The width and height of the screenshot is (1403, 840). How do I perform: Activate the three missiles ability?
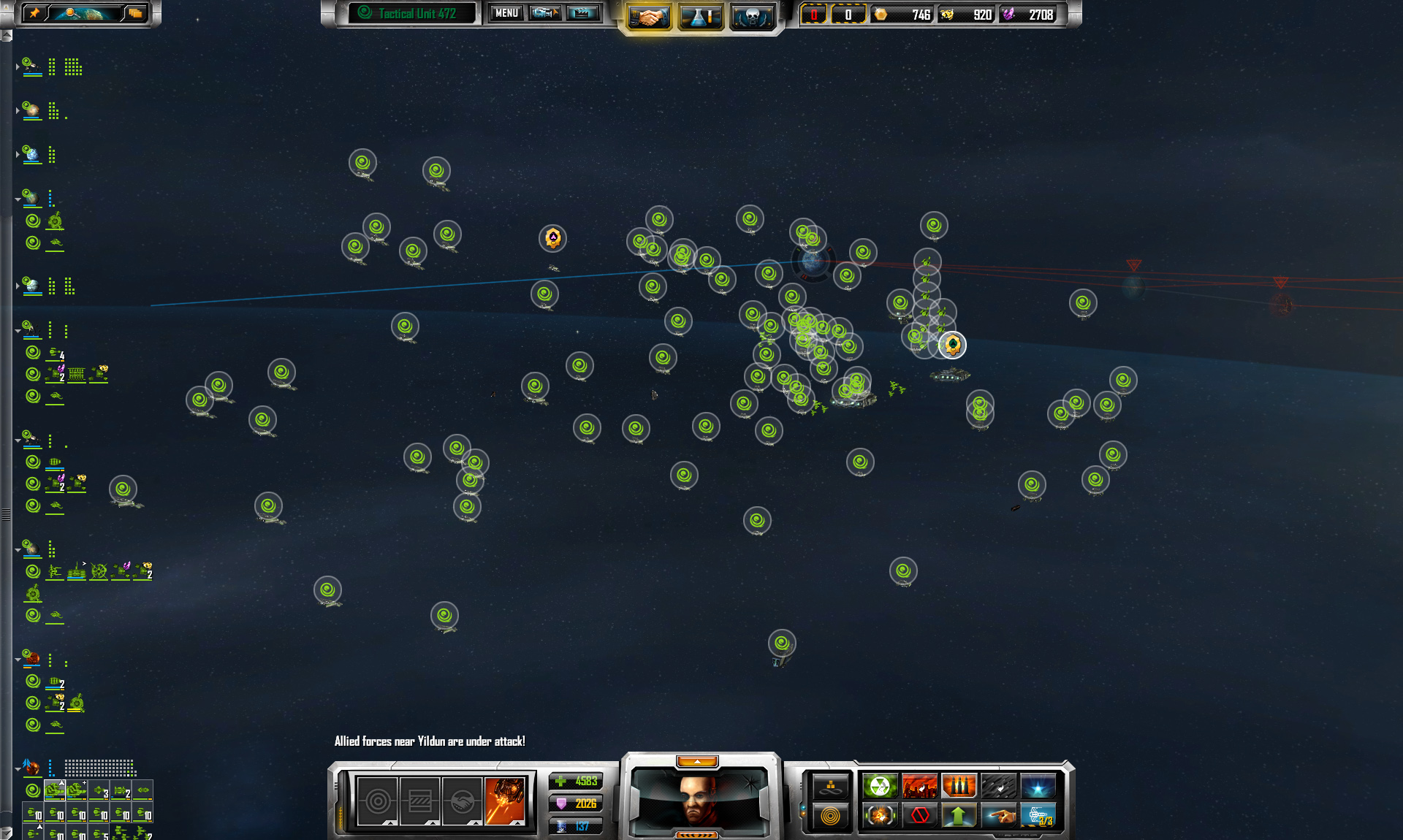tap(959, 786)
